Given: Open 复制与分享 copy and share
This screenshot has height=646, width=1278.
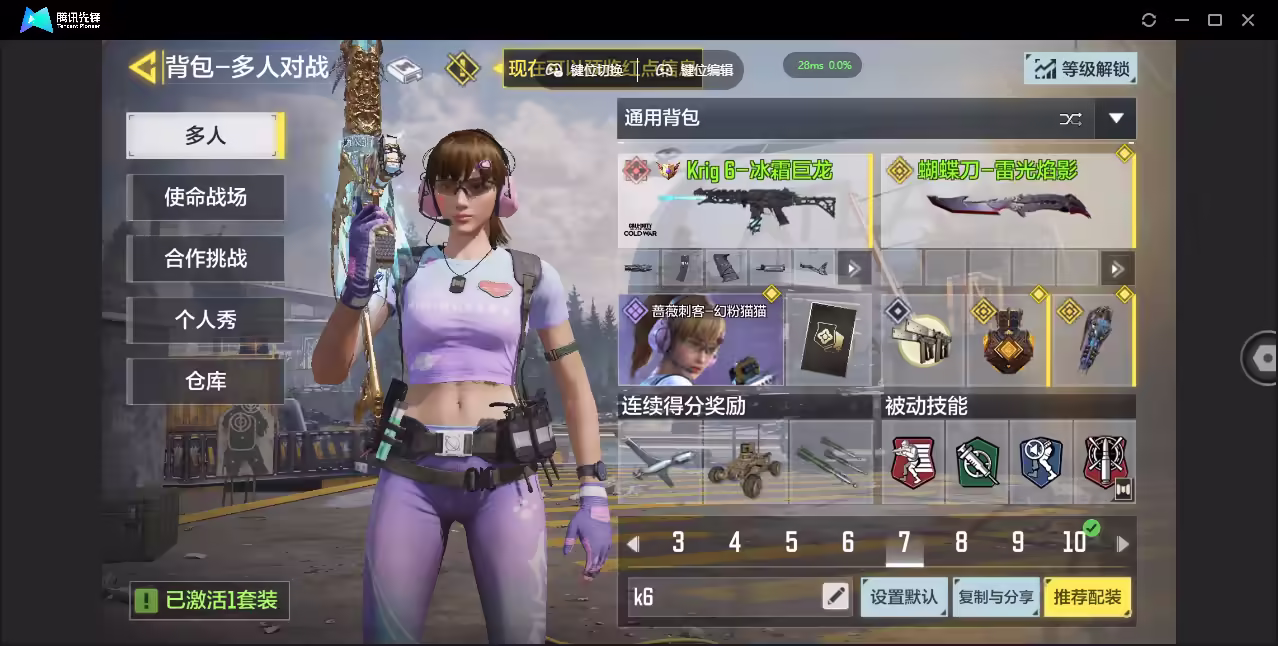Looking at the screenshot, I should [x=995, y=597].
